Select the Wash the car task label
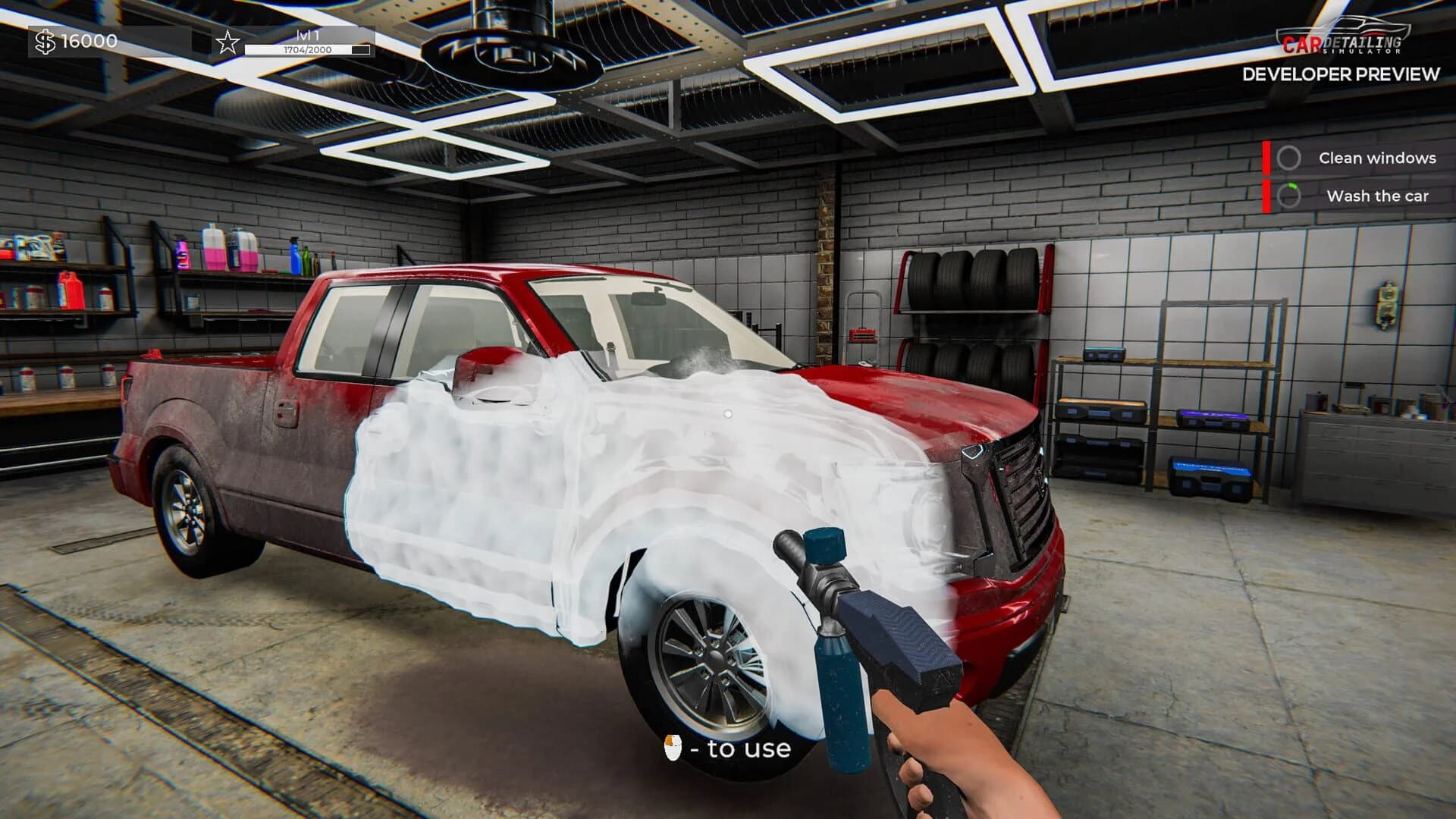This screenshot has height=819, width=1456. click(x=1379, y=196)
